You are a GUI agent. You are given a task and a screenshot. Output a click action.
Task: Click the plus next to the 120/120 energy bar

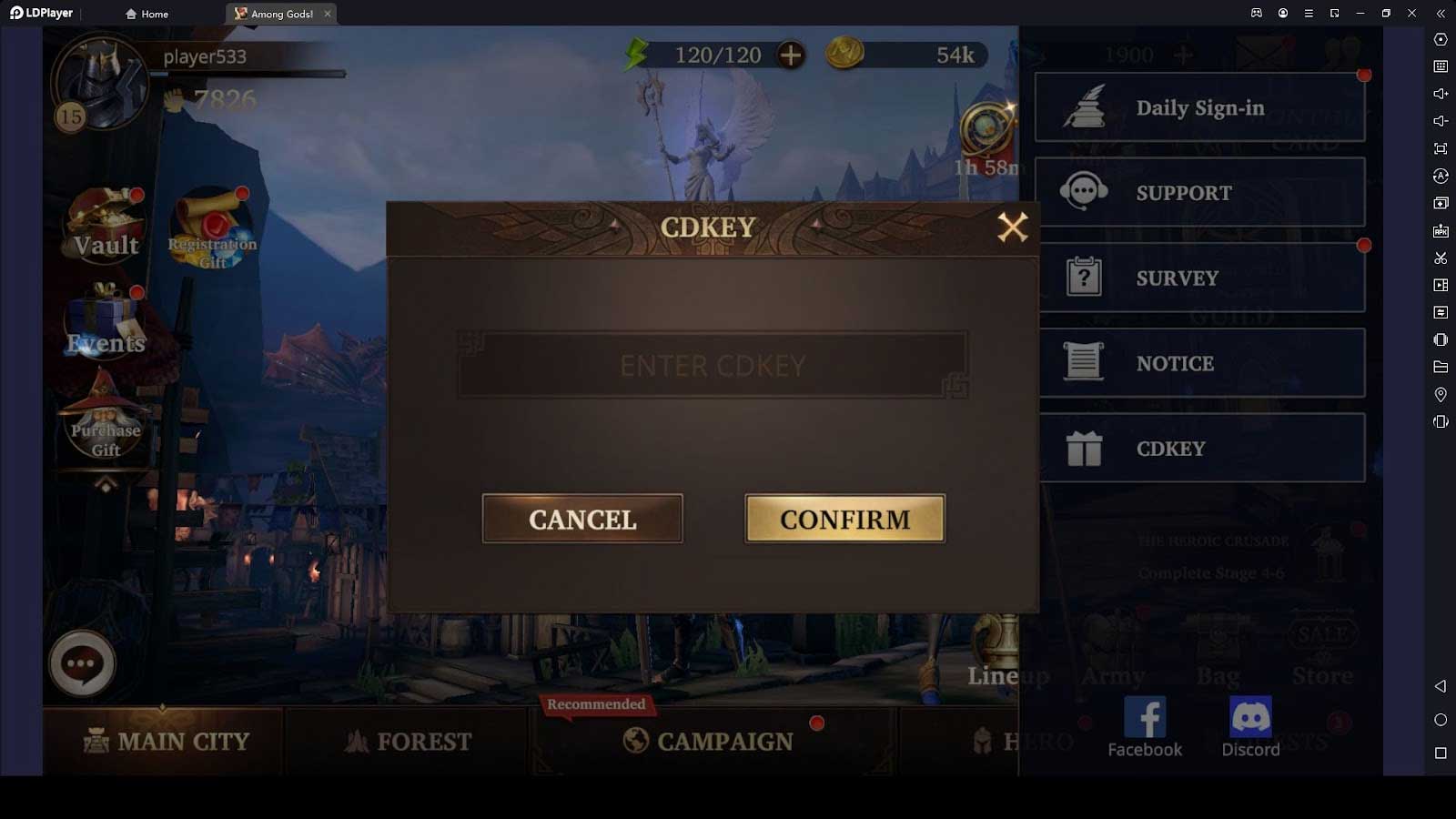click(790, 55)
